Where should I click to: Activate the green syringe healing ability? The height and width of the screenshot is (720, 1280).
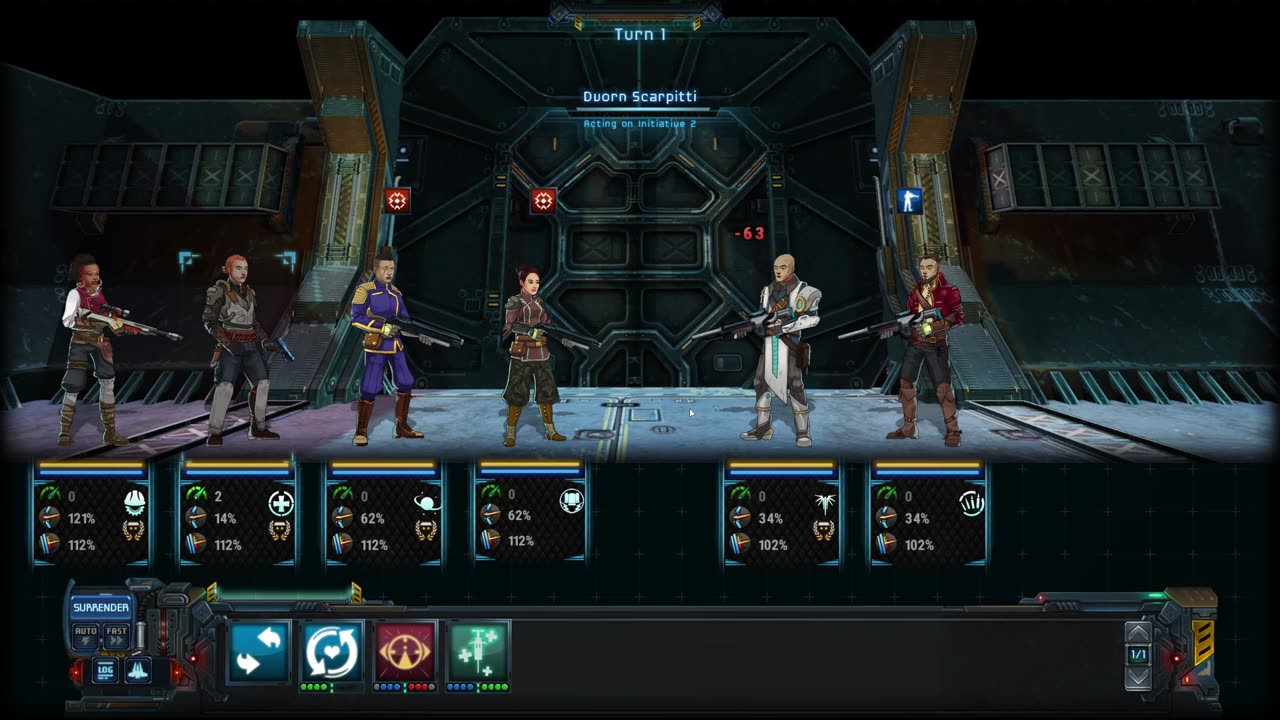pos(478,651)
